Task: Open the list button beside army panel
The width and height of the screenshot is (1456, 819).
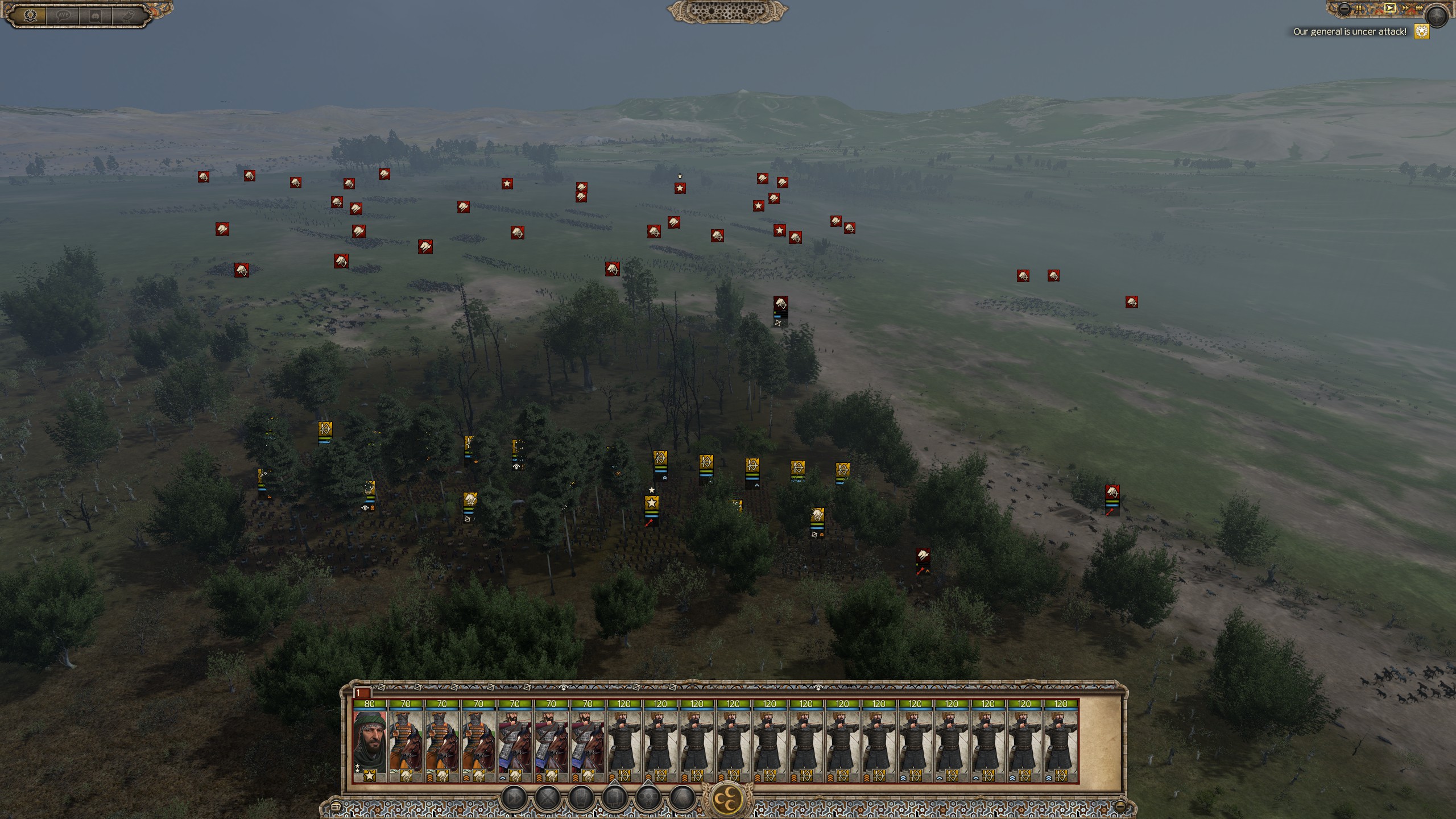Action: pyautogui.click(x=336, y=806)
